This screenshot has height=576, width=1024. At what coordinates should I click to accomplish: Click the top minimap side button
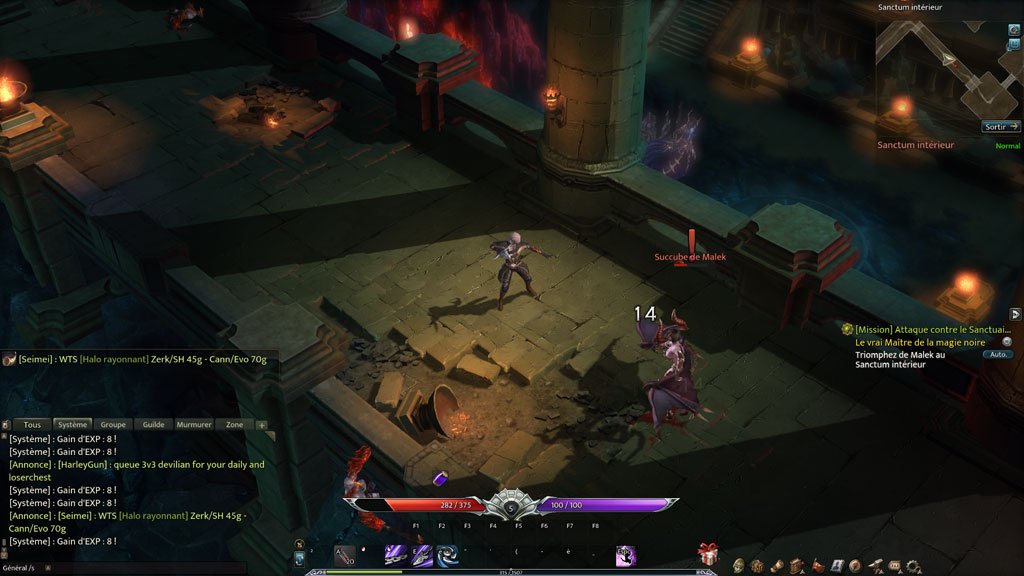coord(1014,30)
